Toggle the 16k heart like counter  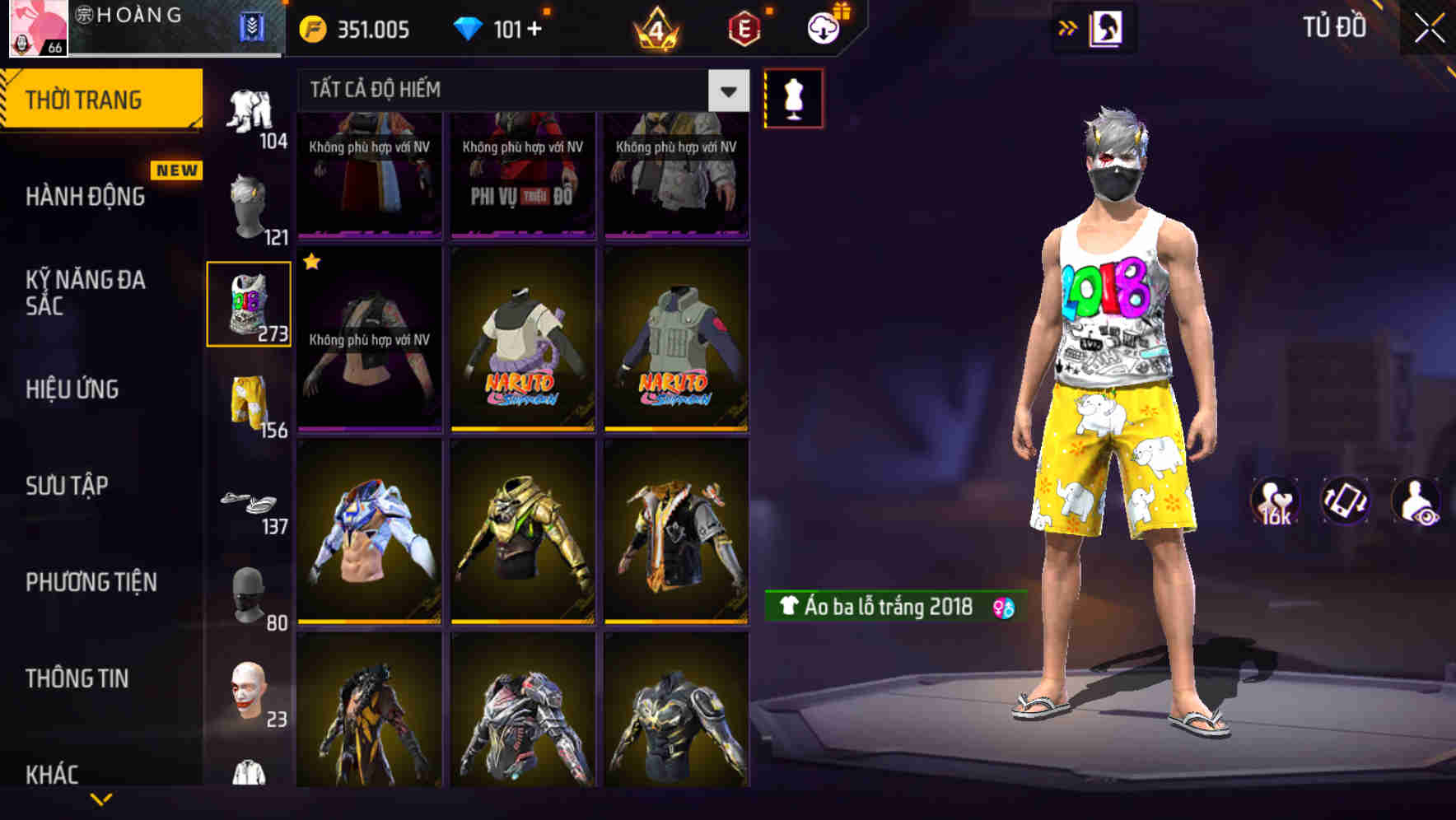tap(1275, 502)
